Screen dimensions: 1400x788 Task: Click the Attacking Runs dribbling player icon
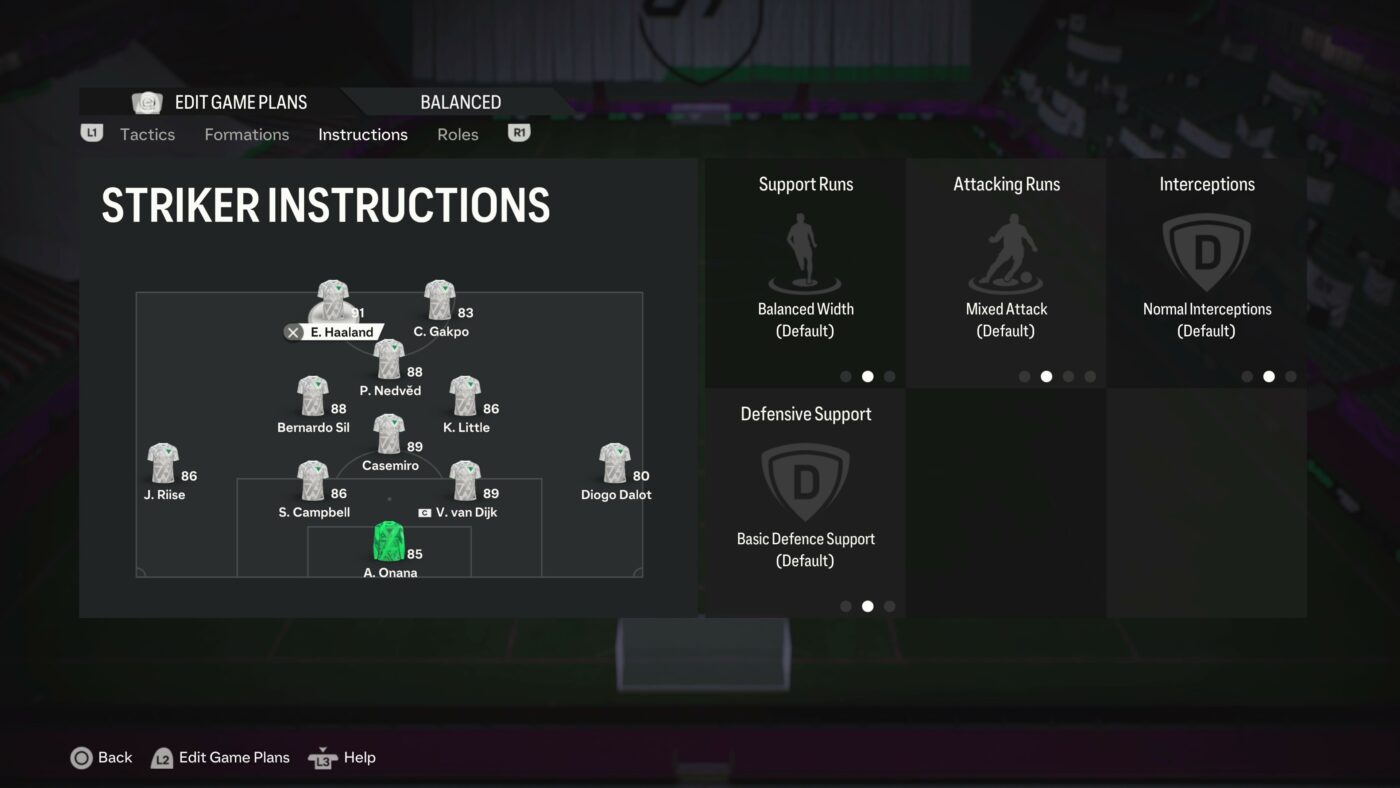click(1006, 250)
